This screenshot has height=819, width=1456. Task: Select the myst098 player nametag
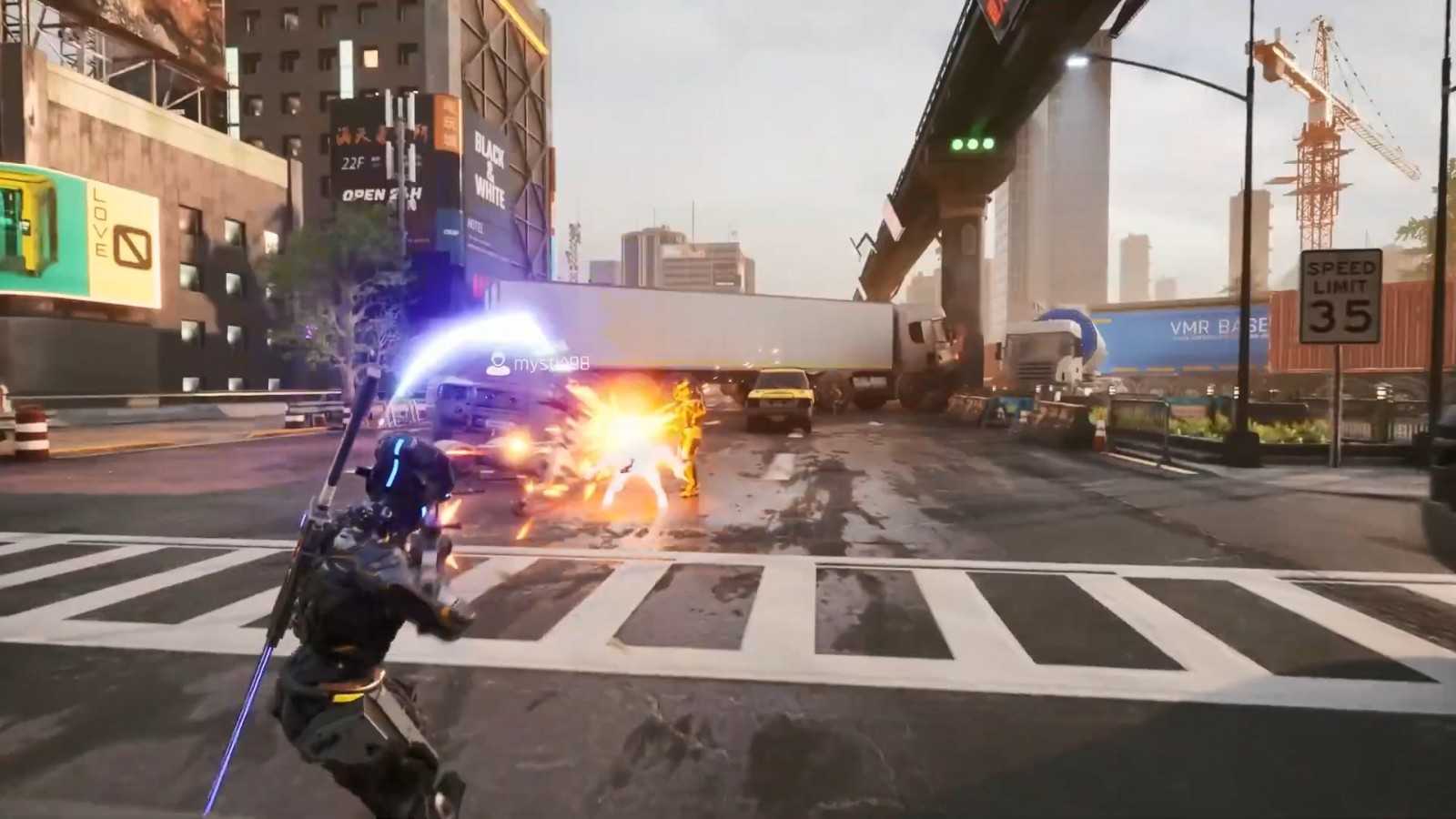[x=540, y=364]
